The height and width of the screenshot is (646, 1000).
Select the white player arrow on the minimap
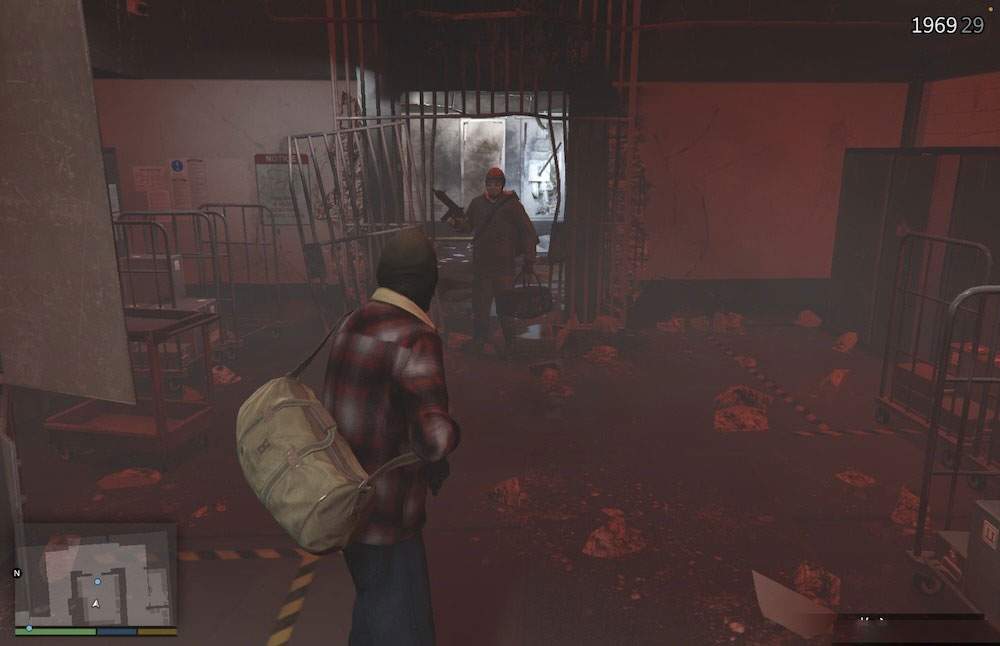(96, 603)
